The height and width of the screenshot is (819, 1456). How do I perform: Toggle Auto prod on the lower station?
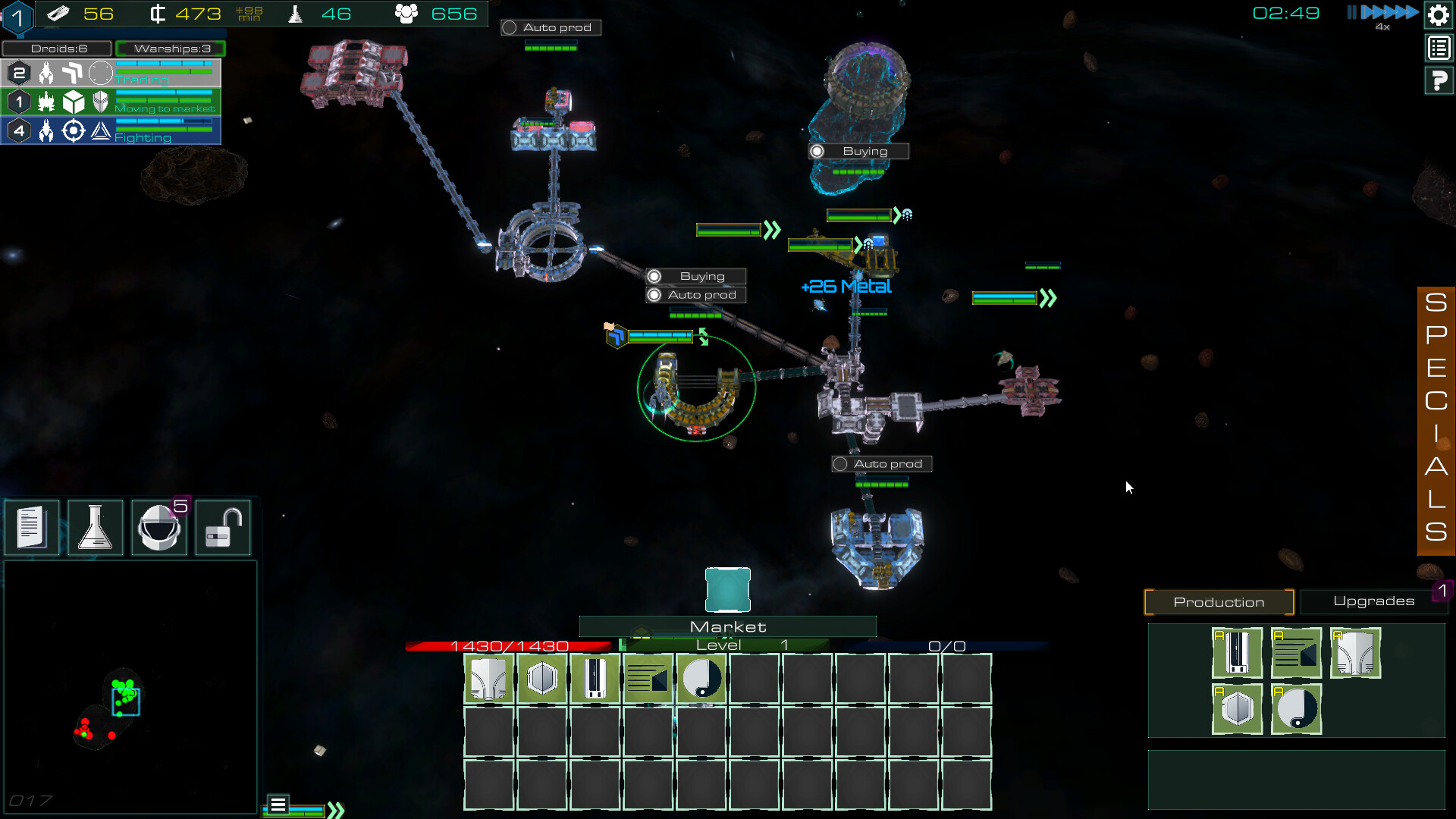(881, 463)
